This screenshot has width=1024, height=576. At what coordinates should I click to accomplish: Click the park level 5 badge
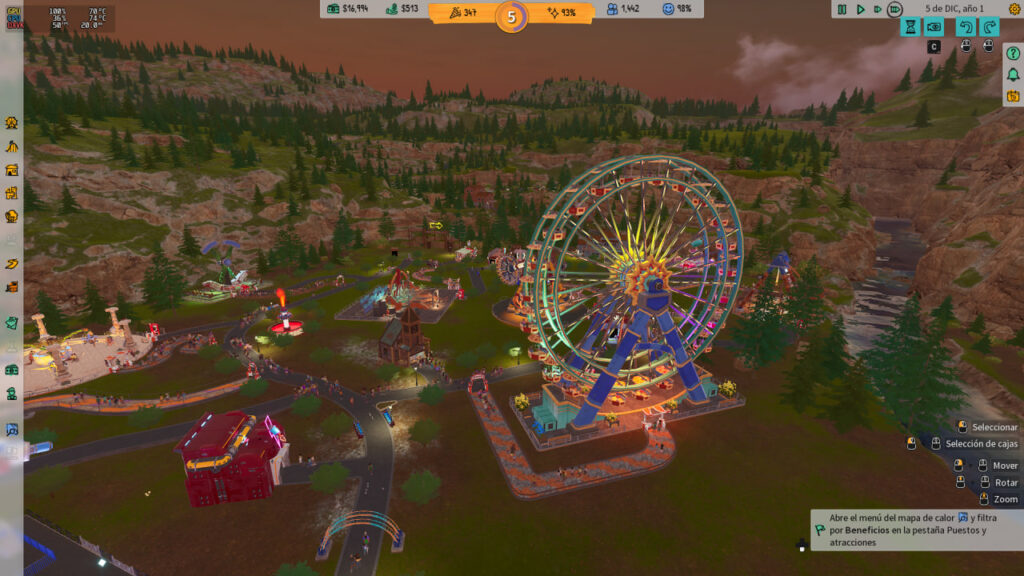coord(511,16)
